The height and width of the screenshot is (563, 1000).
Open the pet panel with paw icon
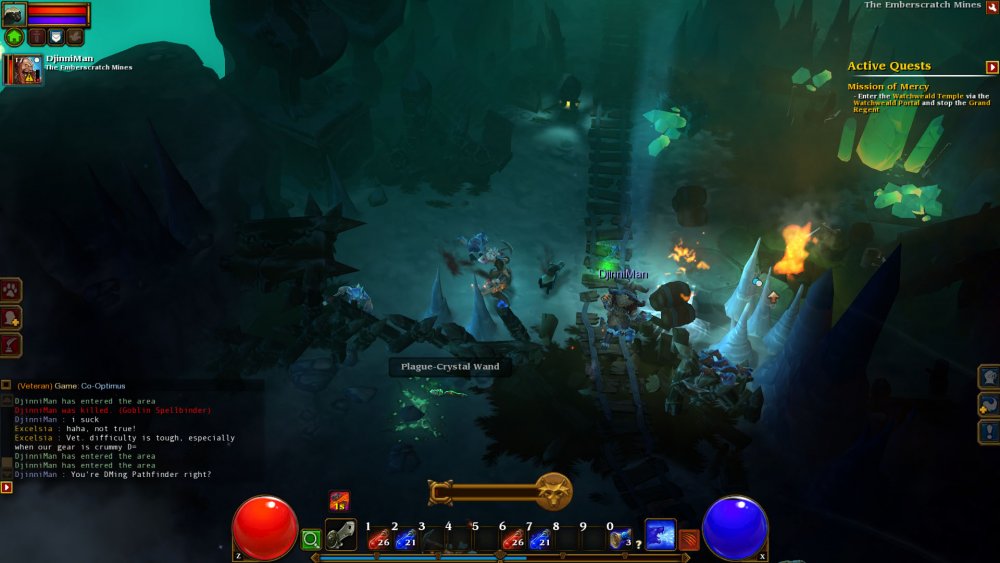(x=12, y=290)
